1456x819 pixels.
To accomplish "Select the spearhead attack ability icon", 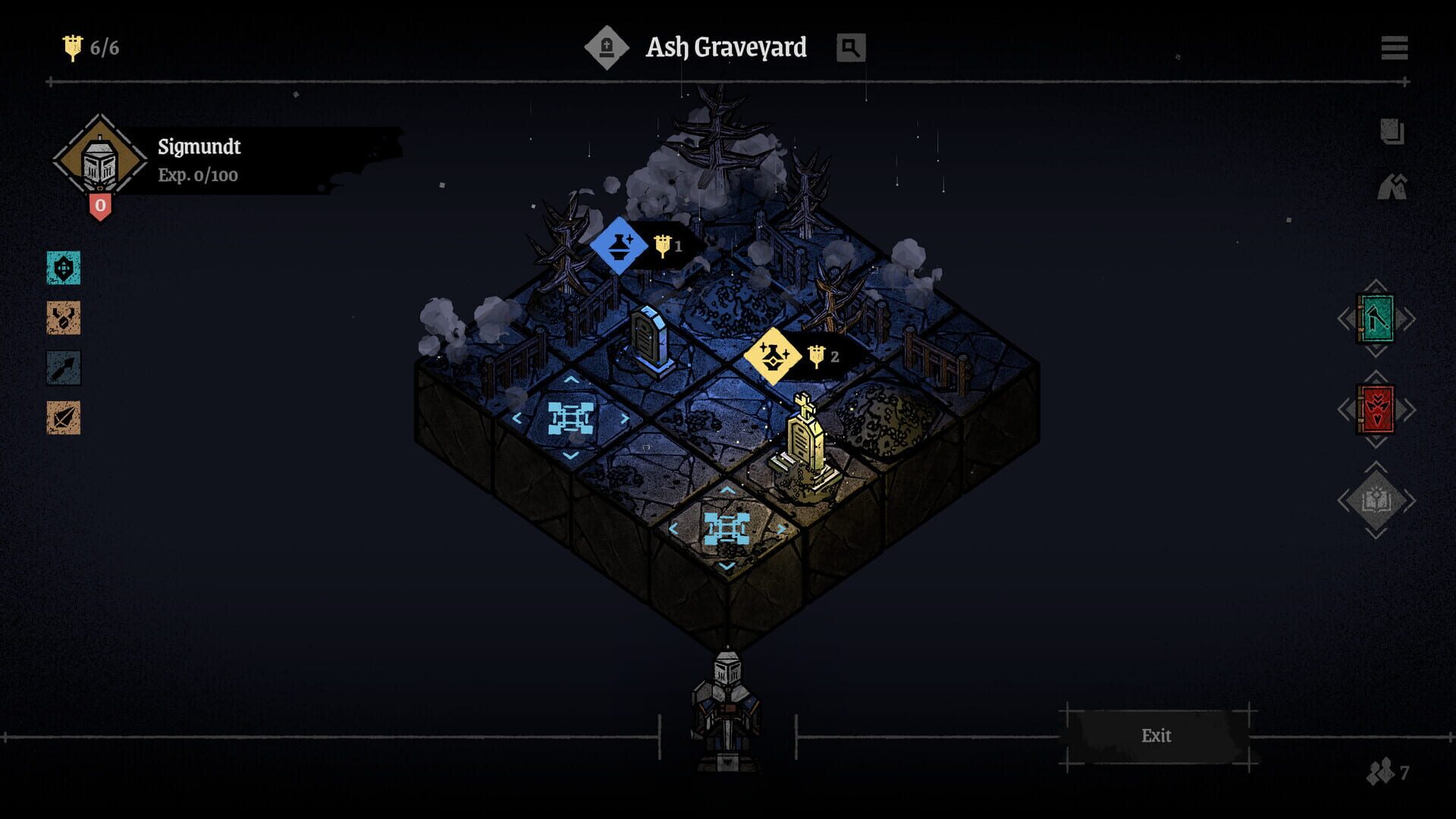I will click(x=64, y=419).
